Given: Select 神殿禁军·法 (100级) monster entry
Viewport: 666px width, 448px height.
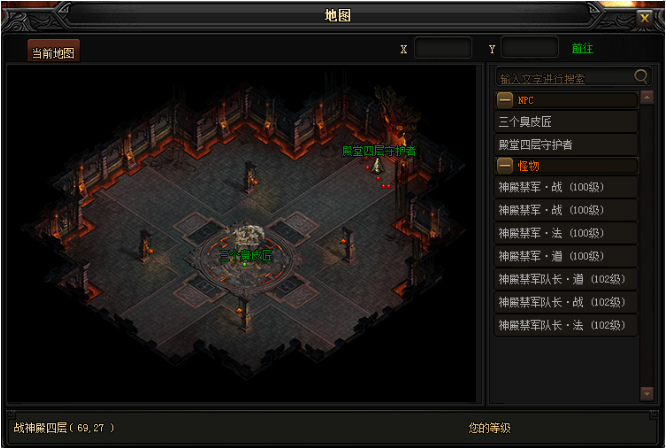Looking at the screenshot, I should [x=566, y=233].
